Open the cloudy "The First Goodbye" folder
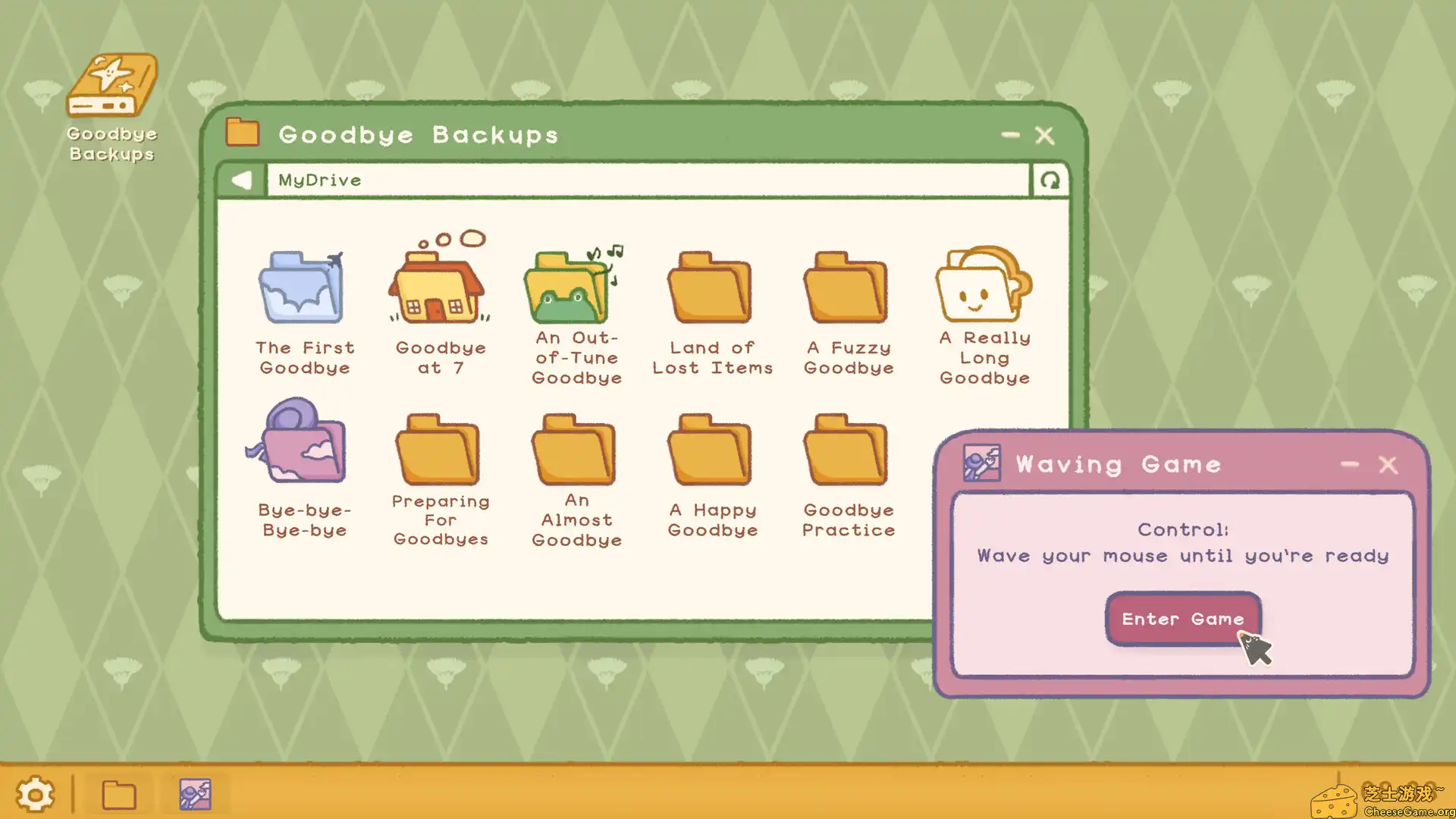This screenshot has width=1456, height=819. 303,288
